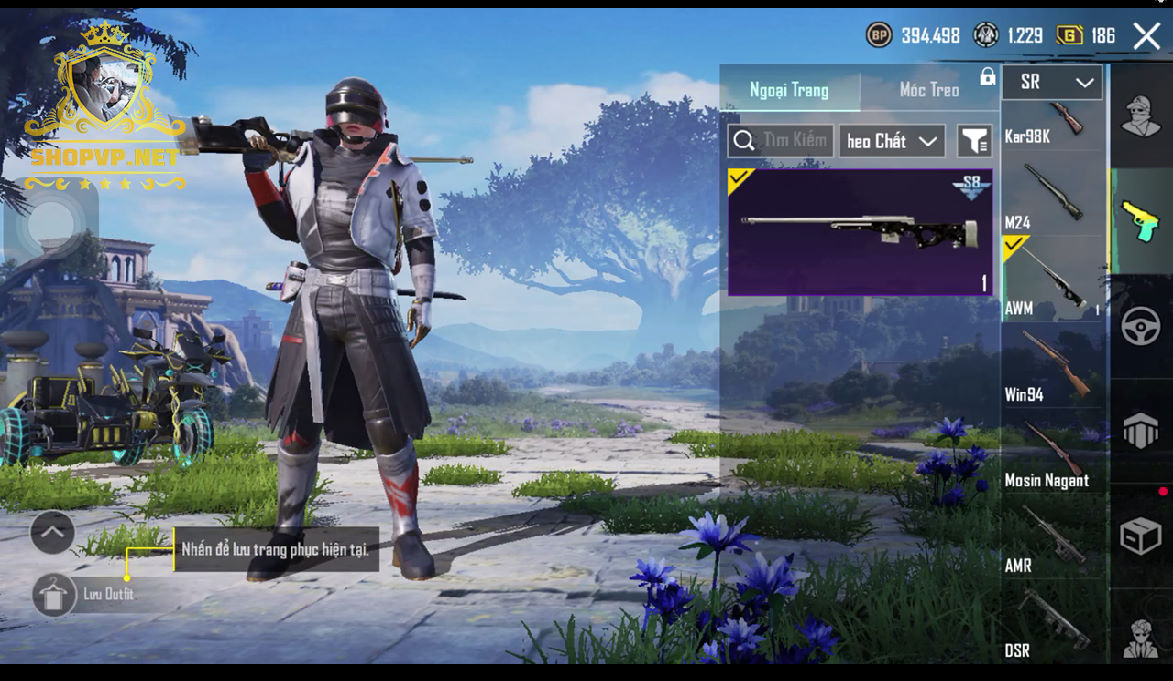Image resolution: width=1173 pixels, height=681 pixels.
Task: Switch to the Ngoại Trang tab
Action: [789, 90]
